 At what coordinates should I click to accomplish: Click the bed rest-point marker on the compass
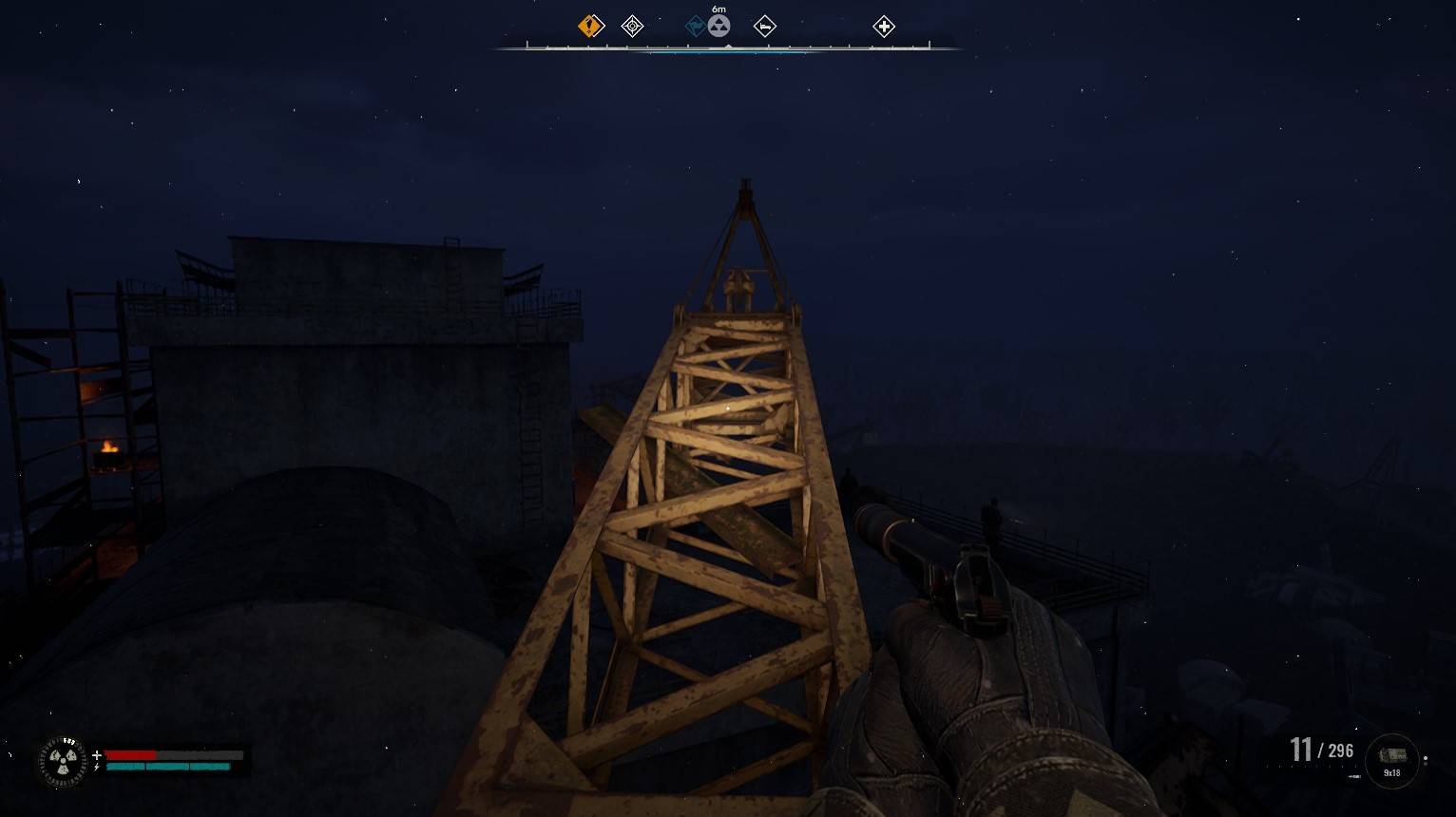point(764,26)
